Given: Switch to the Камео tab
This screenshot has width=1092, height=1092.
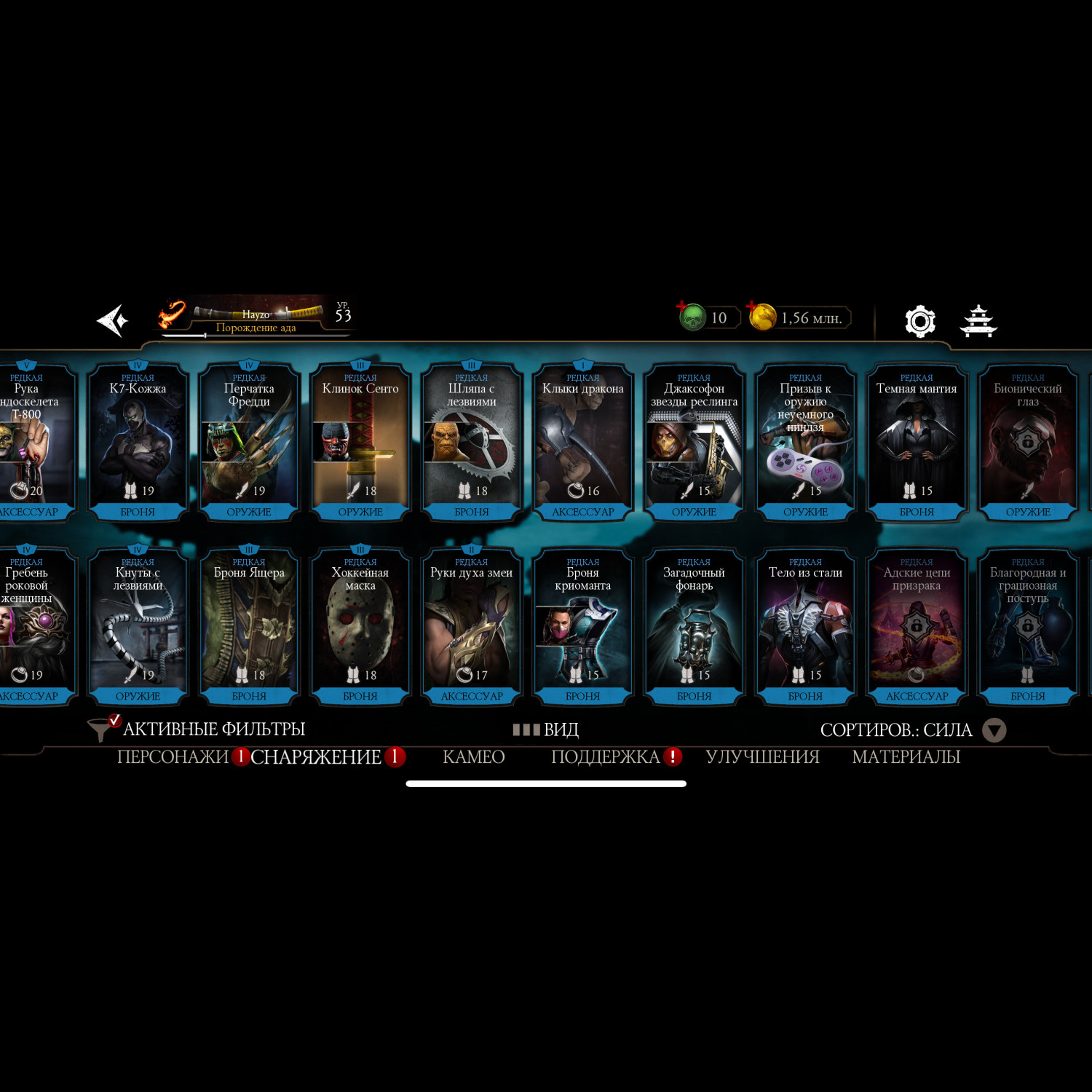Looking at the screenshot, I should point(473,757).
